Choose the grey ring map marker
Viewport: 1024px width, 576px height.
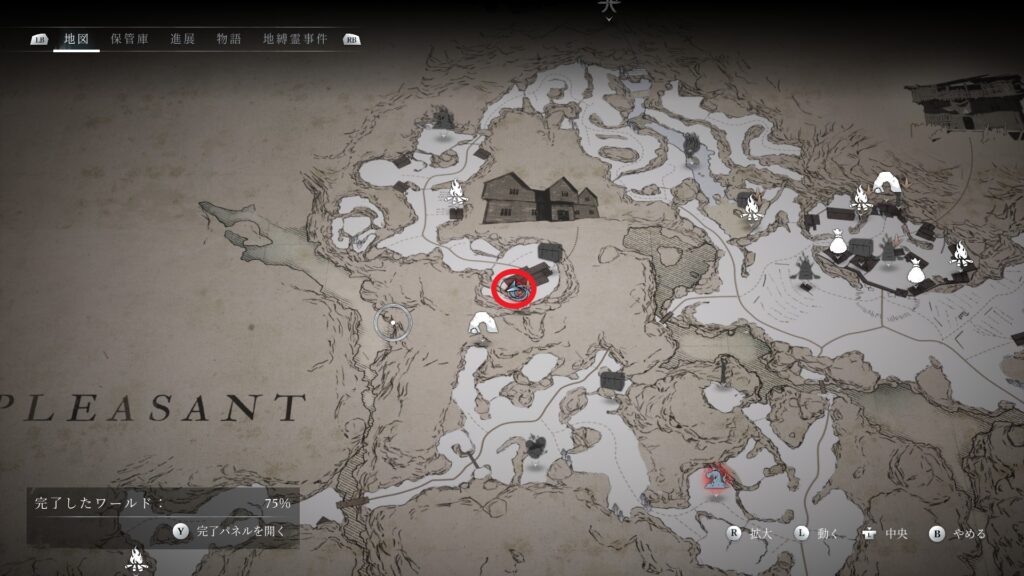(x=393, y=322)
